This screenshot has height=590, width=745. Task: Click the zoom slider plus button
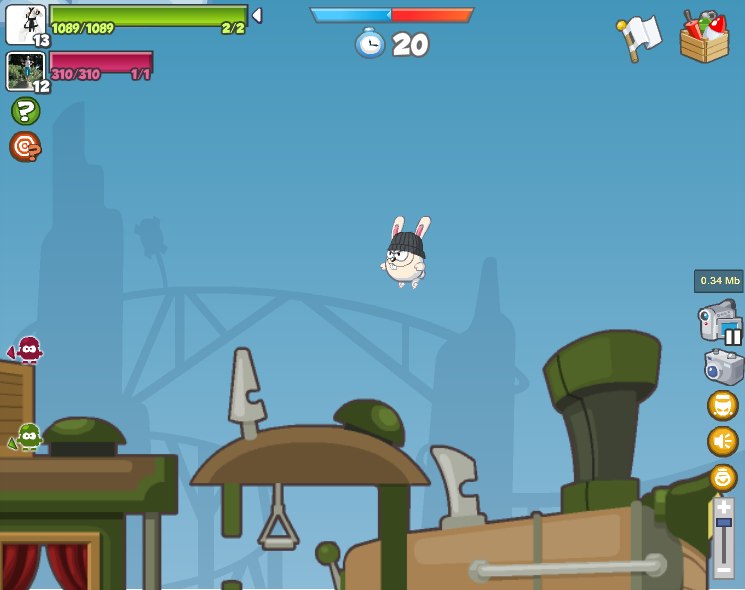(x=724, y=508)
